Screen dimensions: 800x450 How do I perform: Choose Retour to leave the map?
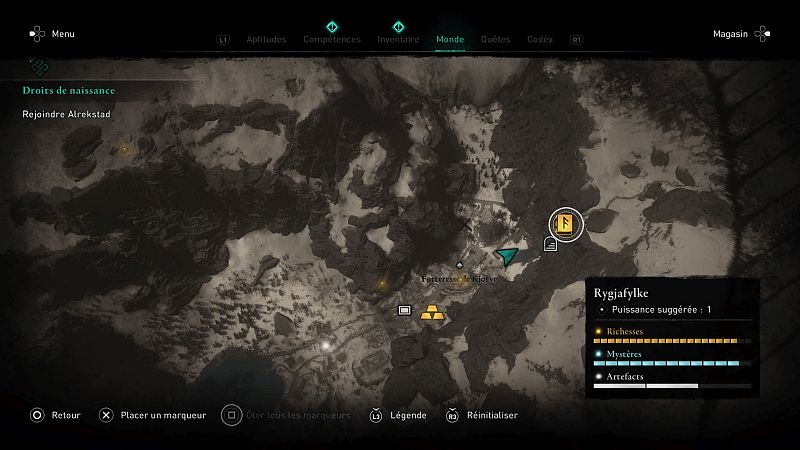point(55,415)
